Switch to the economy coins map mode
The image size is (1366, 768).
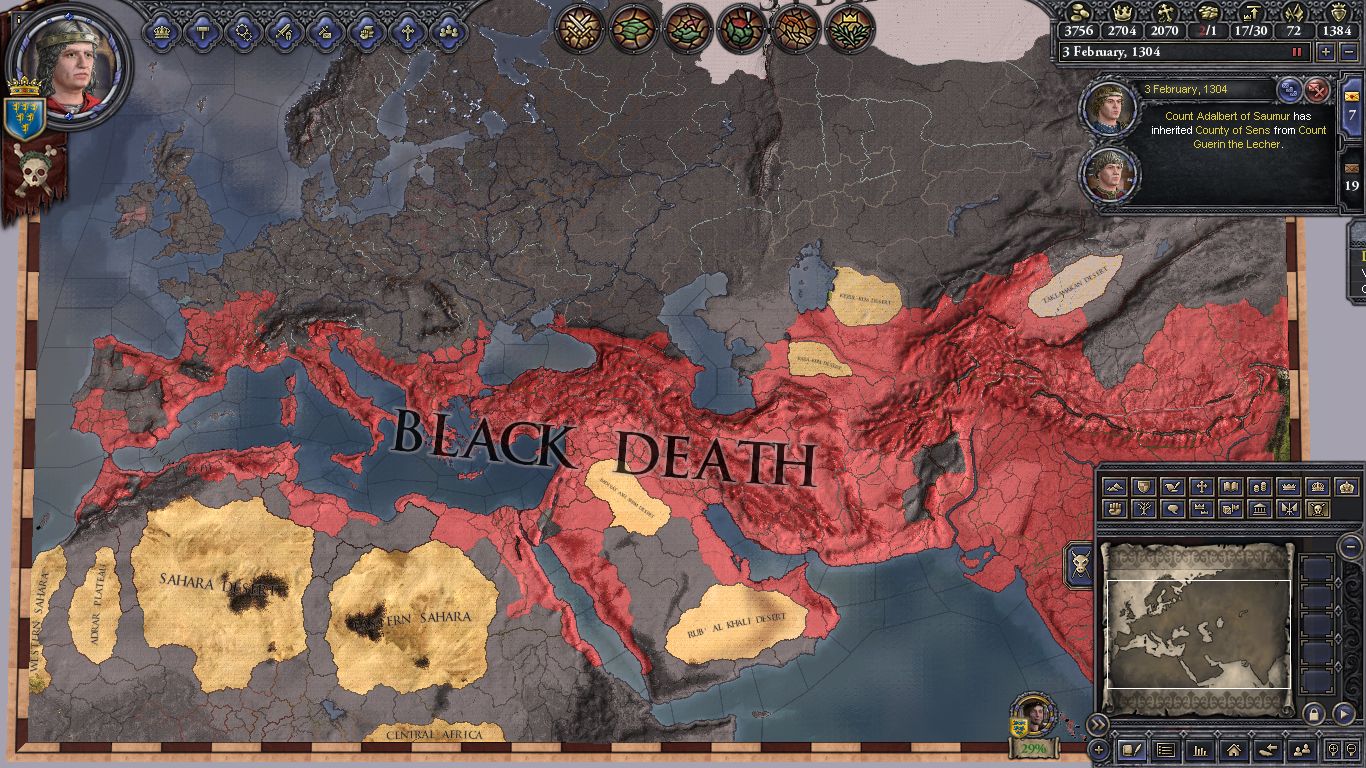pos(1258,487)
